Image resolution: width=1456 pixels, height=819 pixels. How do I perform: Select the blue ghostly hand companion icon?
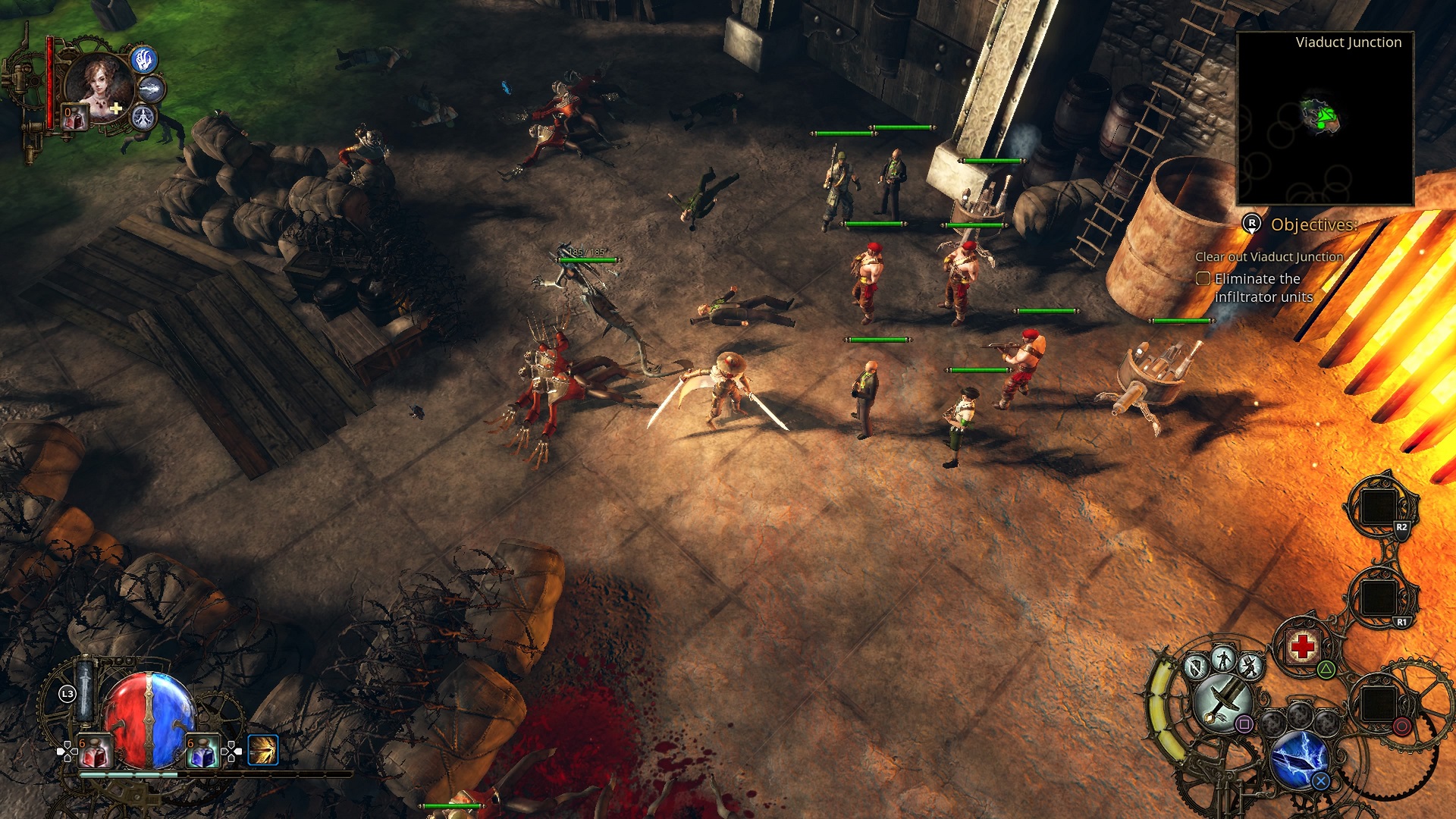coord(144,59)
